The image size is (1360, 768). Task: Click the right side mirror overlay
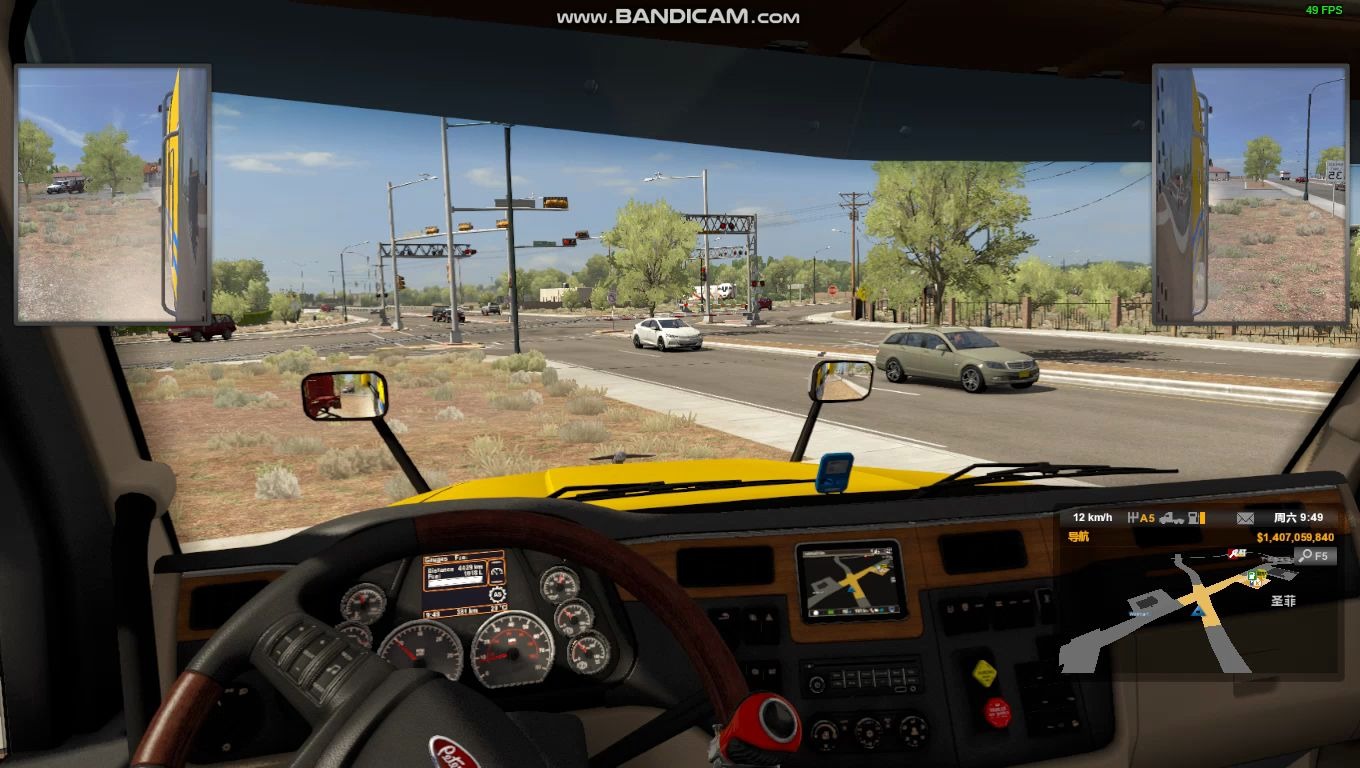(x=1249, y=194)
